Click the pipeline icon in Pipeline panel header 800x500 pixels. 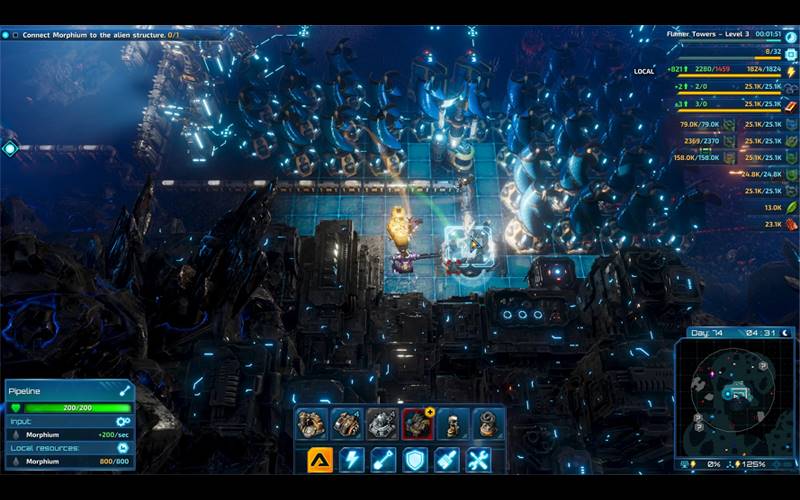[x=125, y=390]
